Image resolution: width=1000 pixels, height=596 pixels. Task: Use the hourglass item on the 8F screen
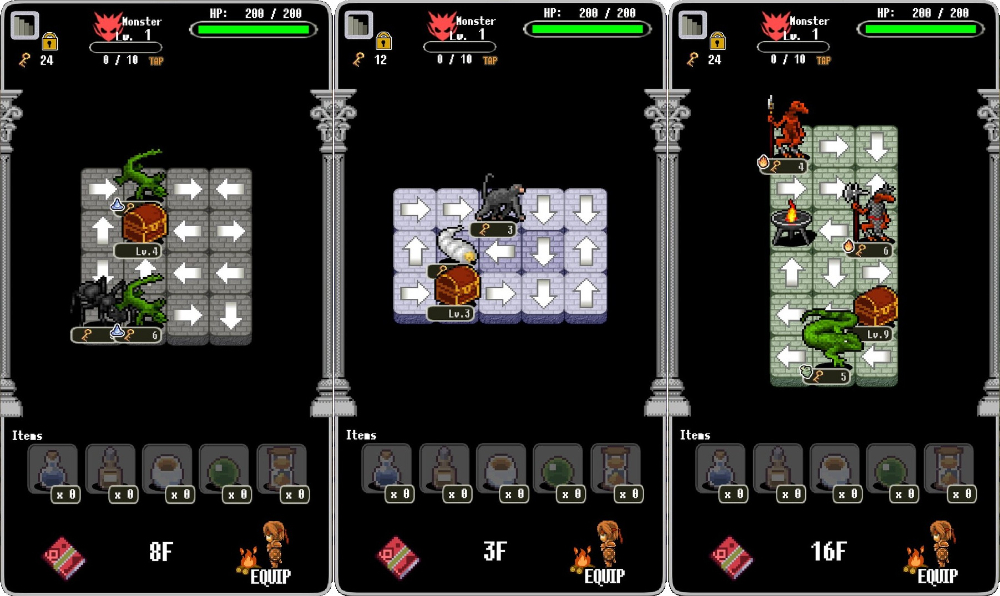click(281, 470)
